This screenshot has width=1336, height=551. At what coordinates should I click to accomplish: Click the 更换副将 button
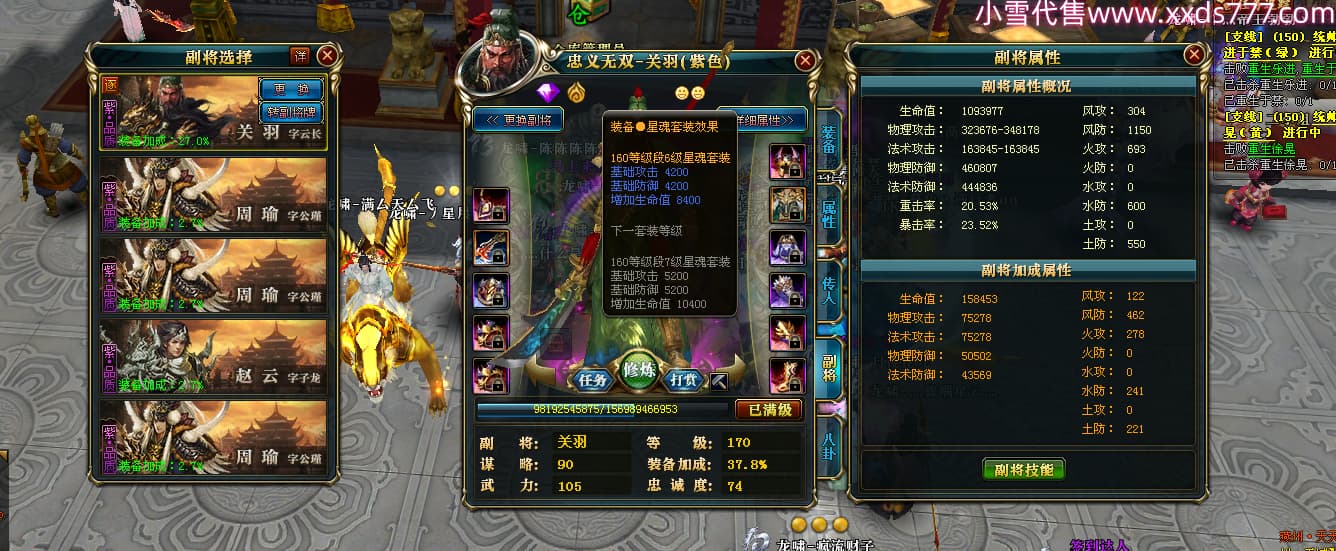(518, 119)
